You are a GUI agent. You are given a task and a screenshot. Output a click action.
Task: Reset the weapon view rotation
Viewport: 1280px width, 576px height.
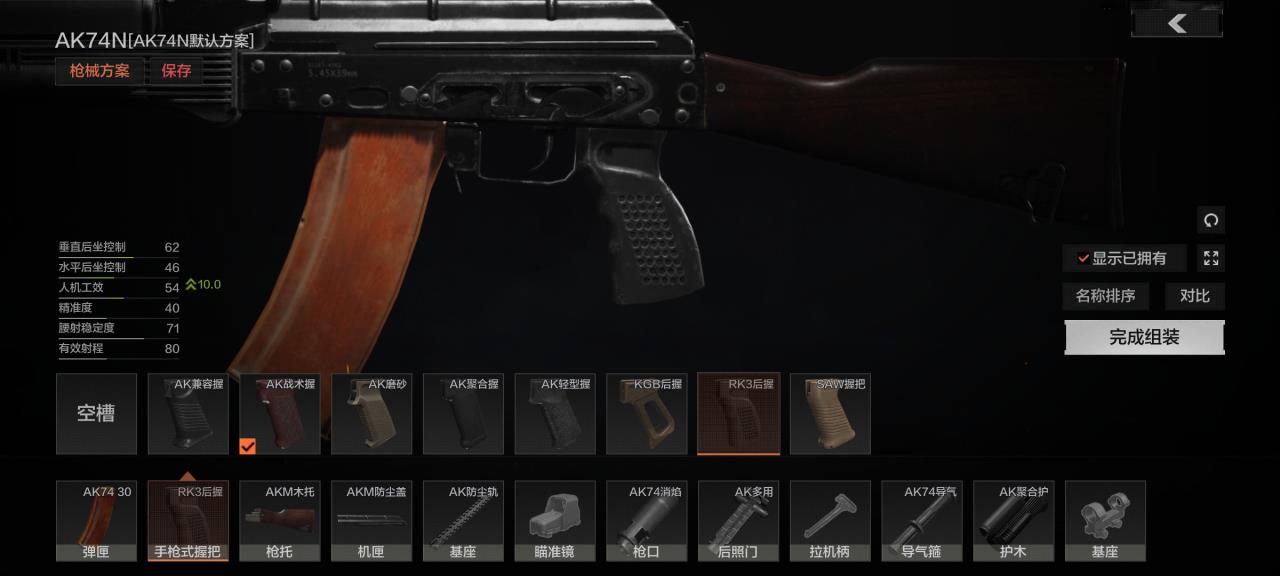point(1211,220)
